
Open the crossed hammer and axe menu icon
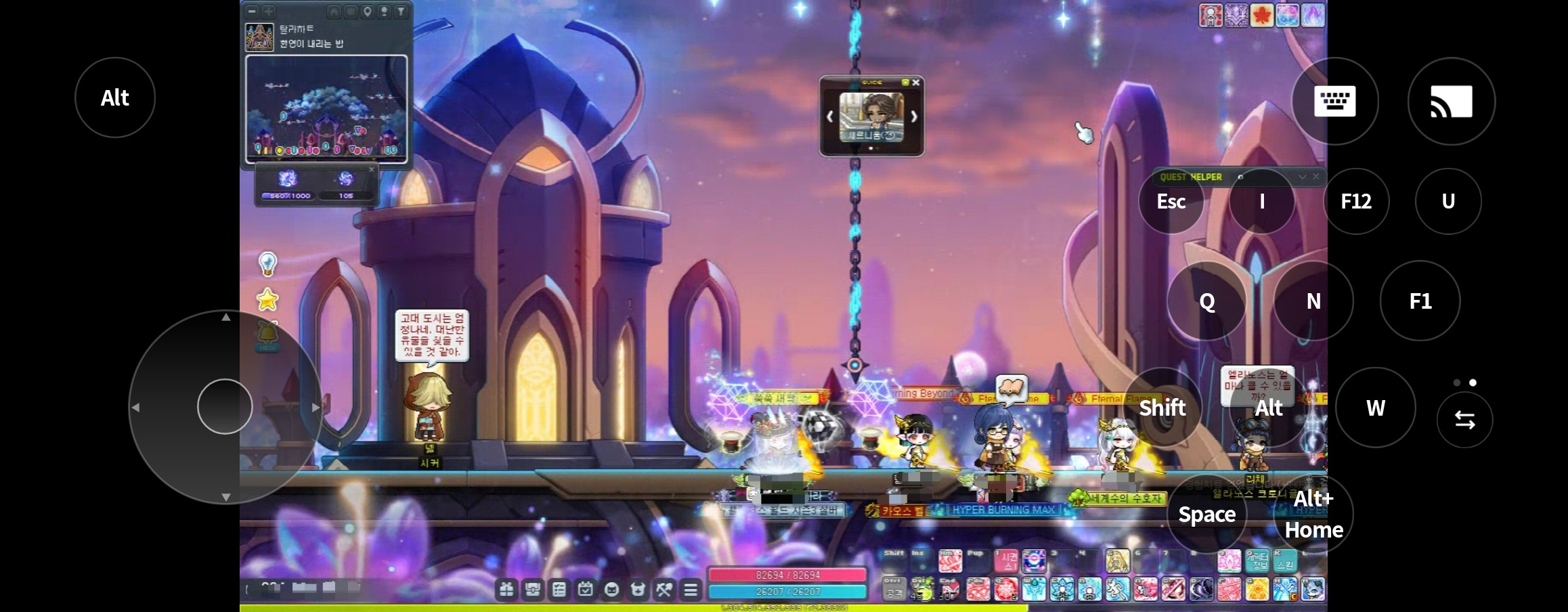(x=664, y=590)
